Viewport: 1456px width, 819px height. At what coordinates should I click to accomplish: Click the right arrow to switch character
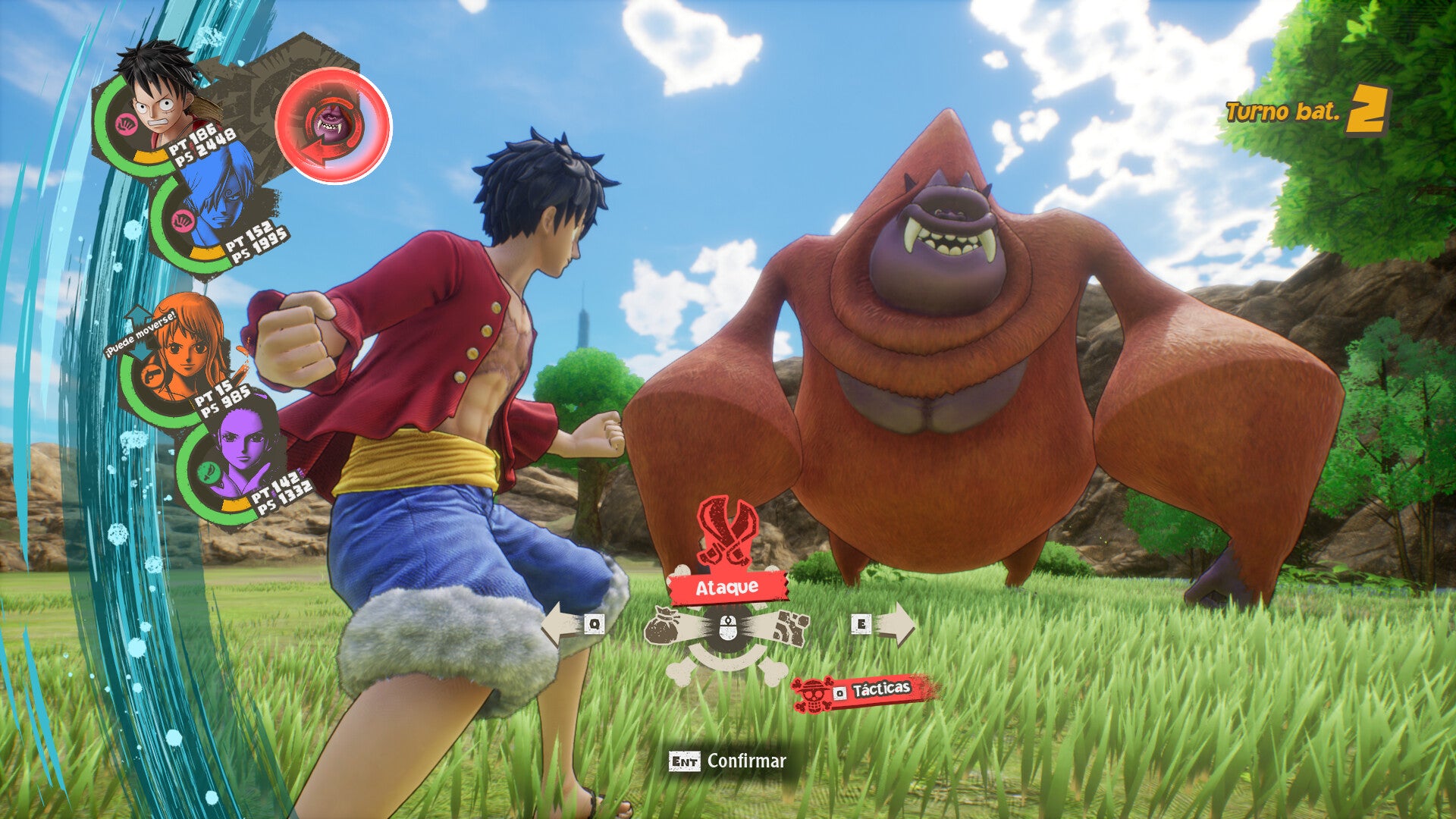(x=893, y=623)
